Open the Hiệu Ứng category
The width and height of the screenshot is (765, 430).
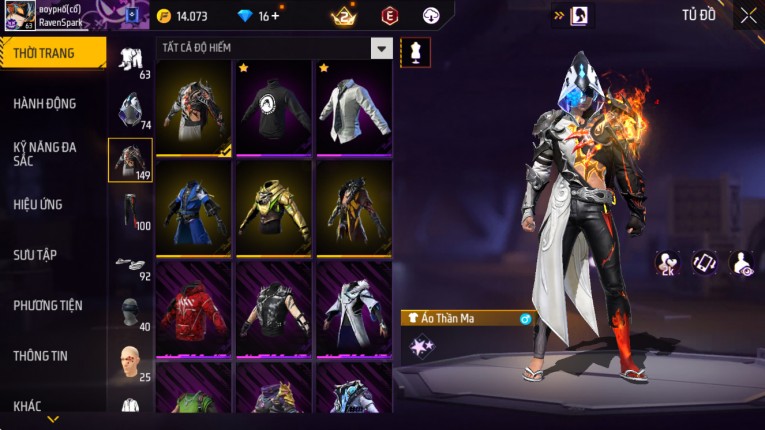click(40, 205)
